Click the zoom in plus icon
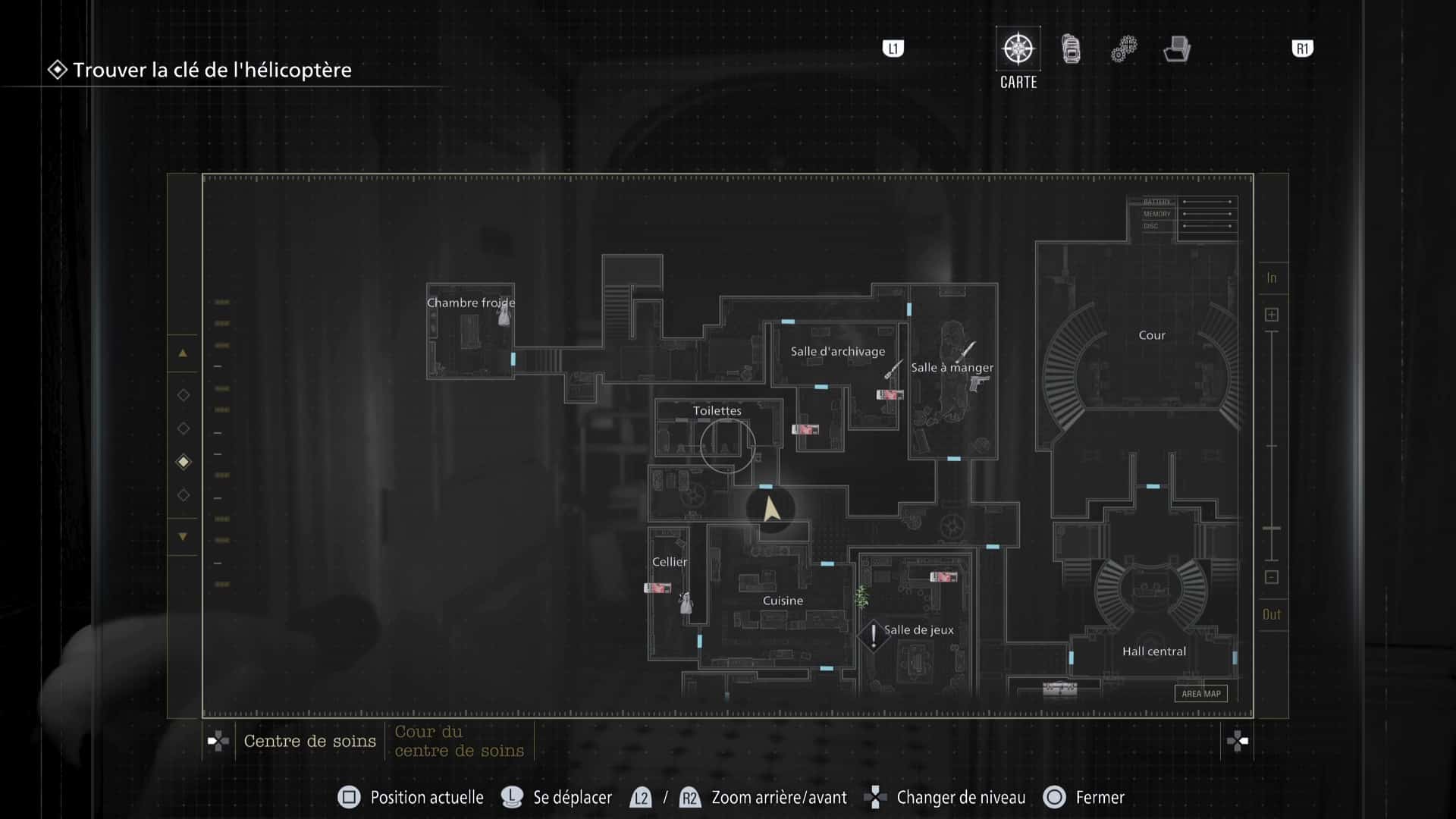1456x819 pixels. [x=1272, y=313]
